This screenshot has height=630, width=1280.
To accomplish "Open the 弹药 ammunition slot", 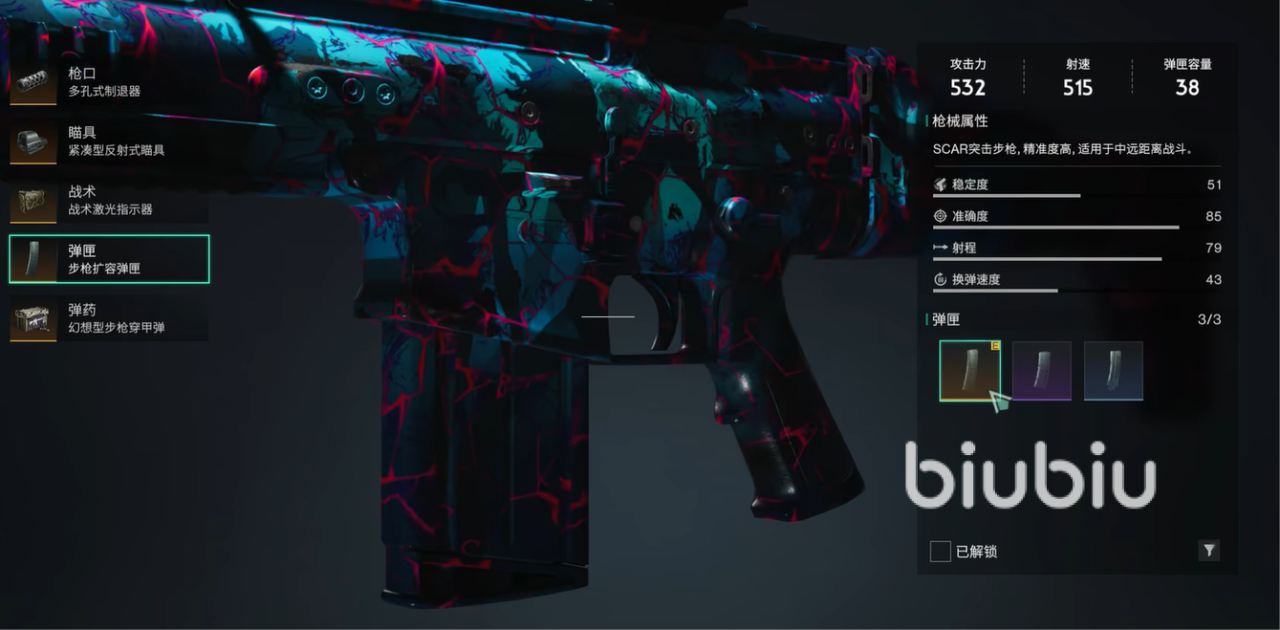I will (x=108, y=318).
